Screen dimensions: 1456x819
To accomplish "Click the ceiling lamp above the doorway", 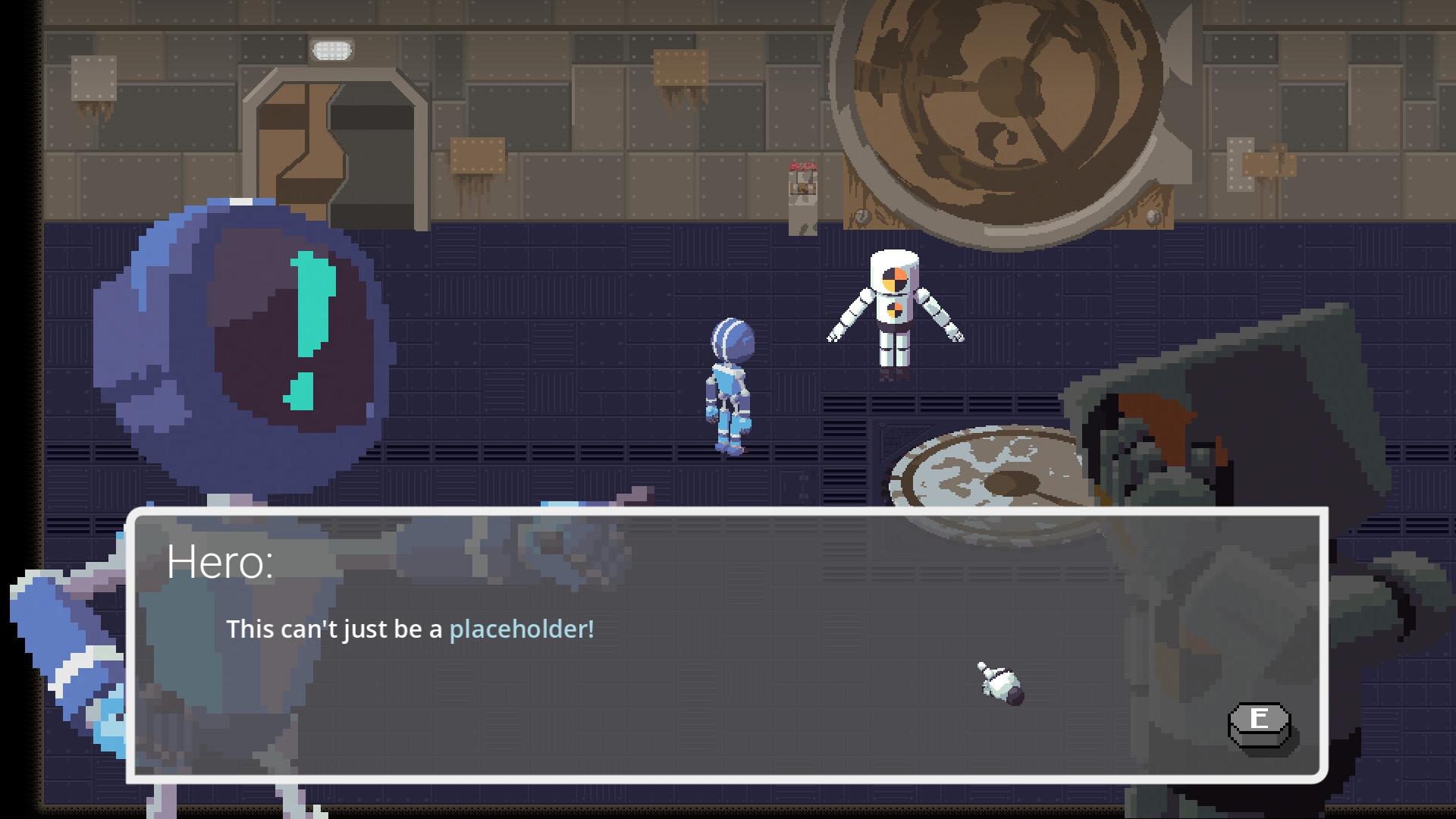I will point(330,49).
